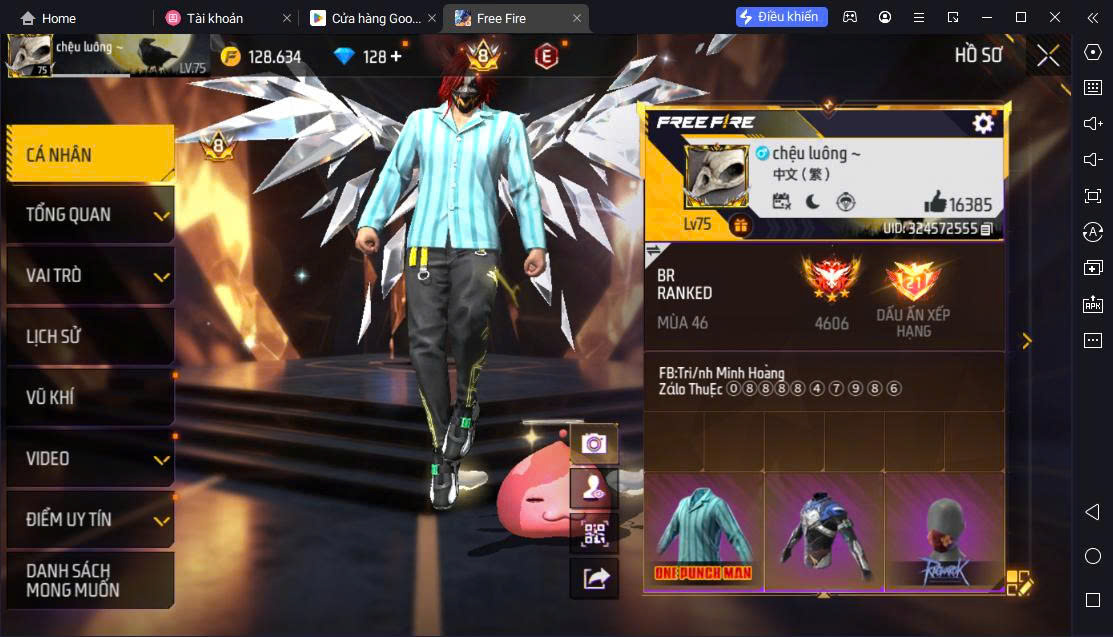Open profile settings gear icon
This screenshot has height=637, width=1113.
coord(983,122)
